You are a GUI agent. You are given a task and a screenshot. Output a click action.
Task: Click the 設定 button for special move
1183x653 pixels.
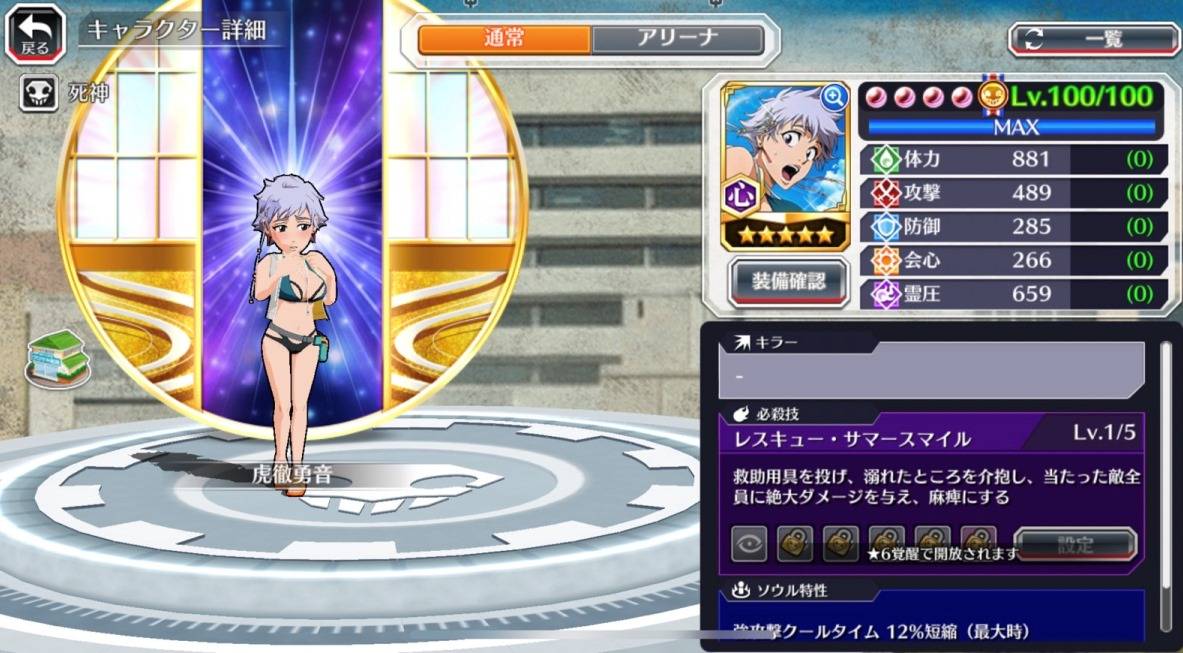(x=1075, y=545)
